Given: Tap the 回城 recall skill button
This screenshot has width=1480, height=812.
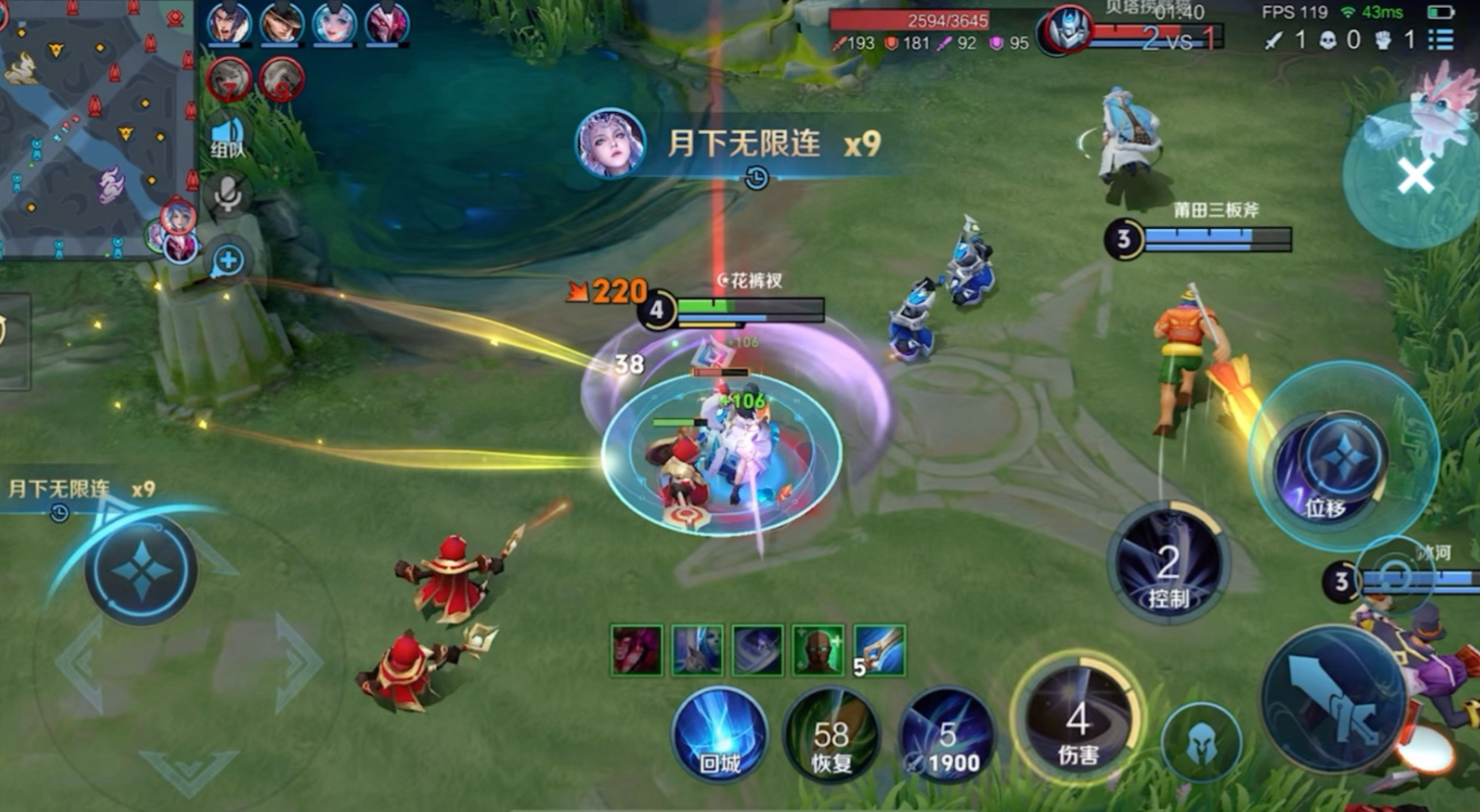Looking at the screenshot, I should point(720,737).
